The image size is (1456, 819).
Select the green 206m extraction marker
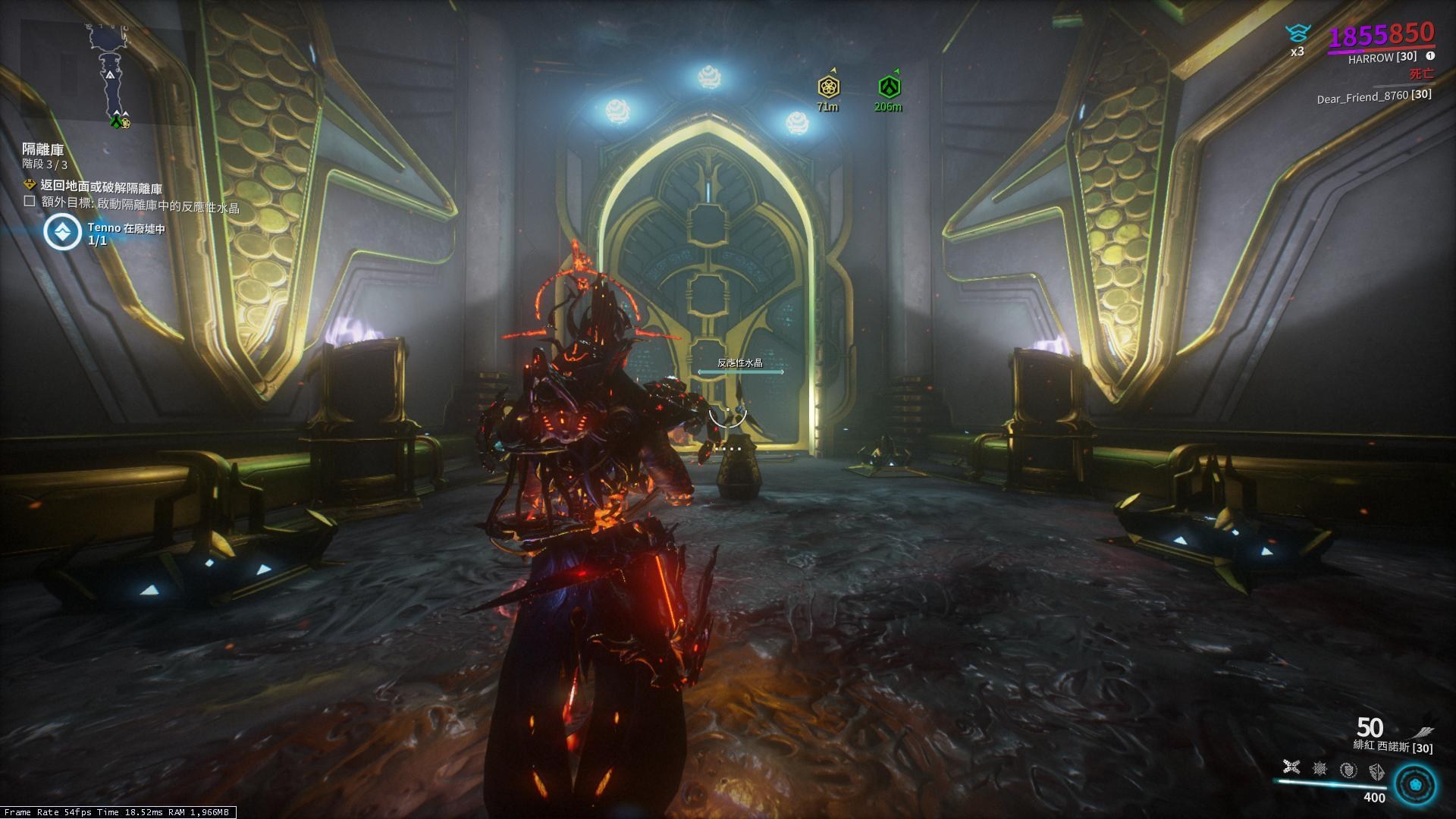[x=889, y=86]
